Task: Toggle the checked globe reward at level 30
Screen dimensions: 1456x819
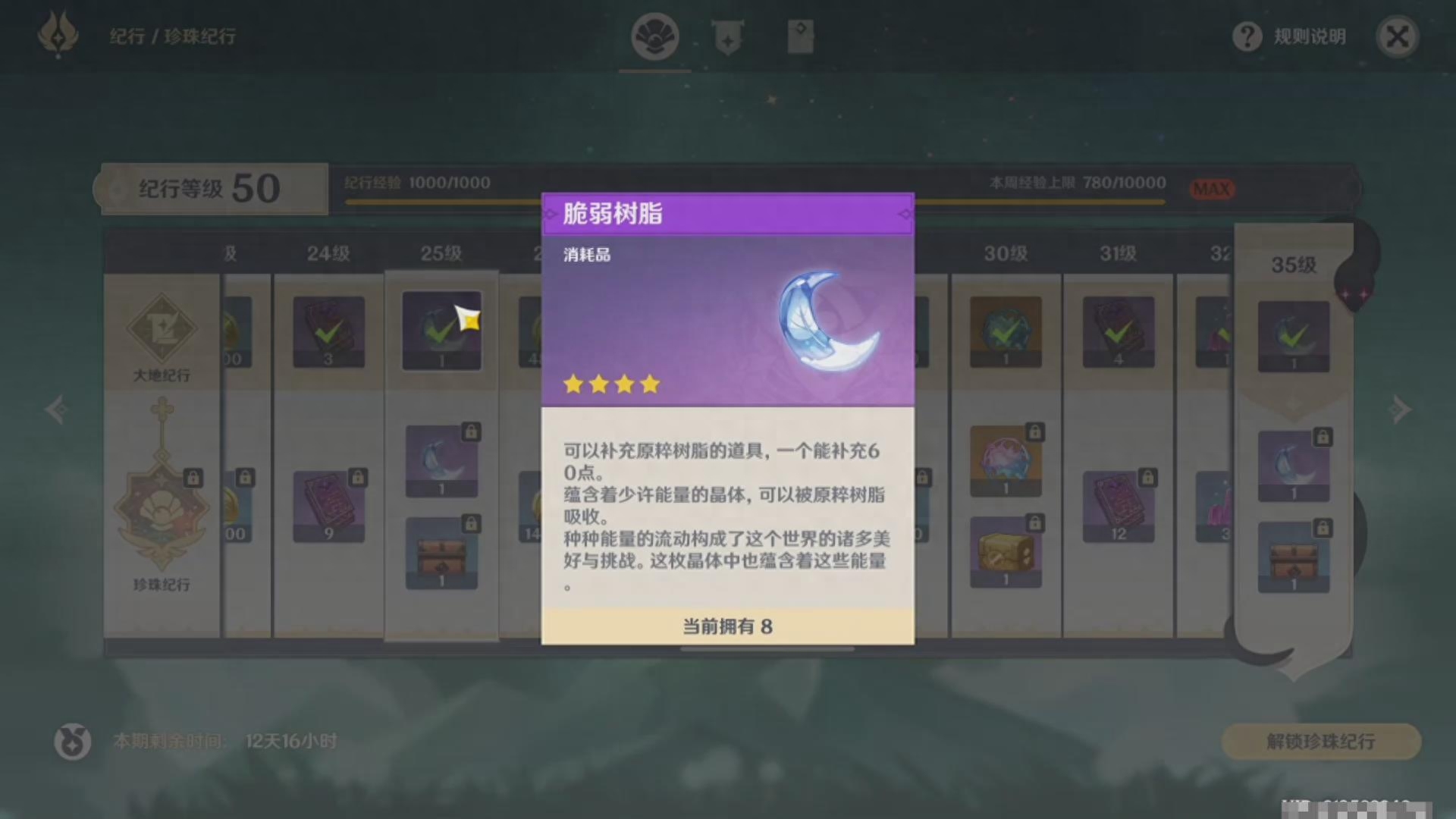Action: click(1006, 331)
